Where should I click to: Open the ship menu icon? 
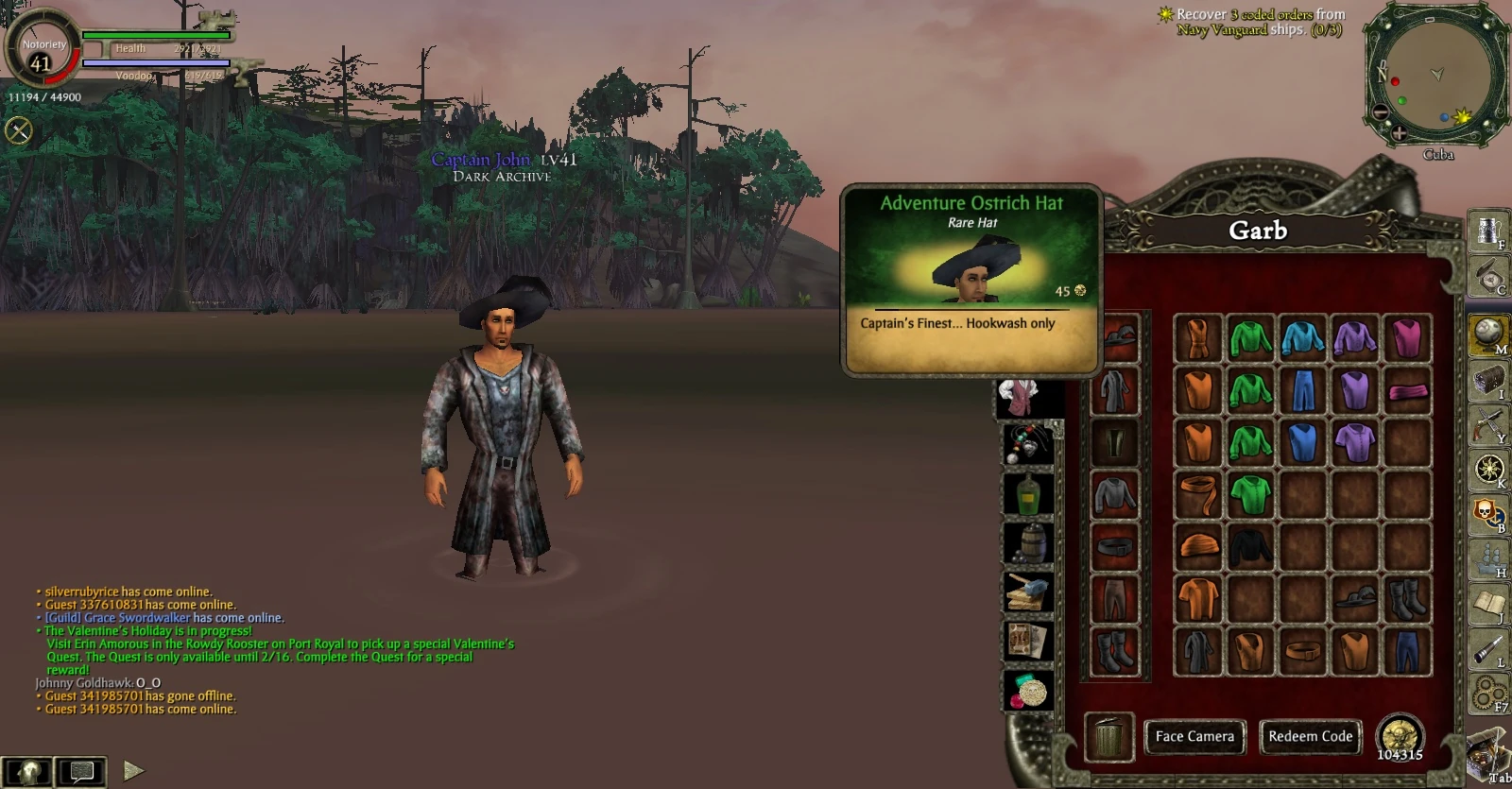[1488, 559]
